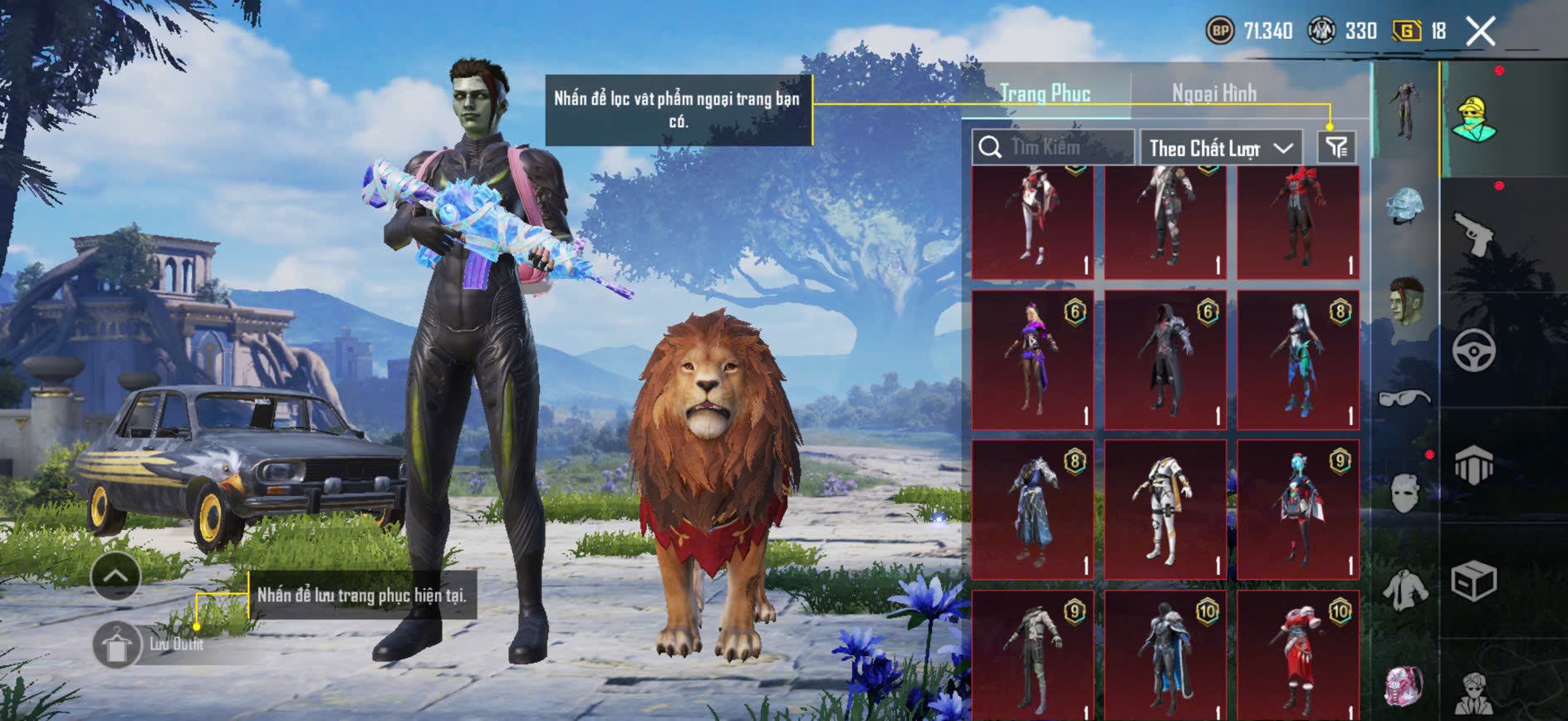The height and width of the screenshot is (721, 1568).
Task: Expand the panel with the up-arrow button
Action: (x=115, y=576)
